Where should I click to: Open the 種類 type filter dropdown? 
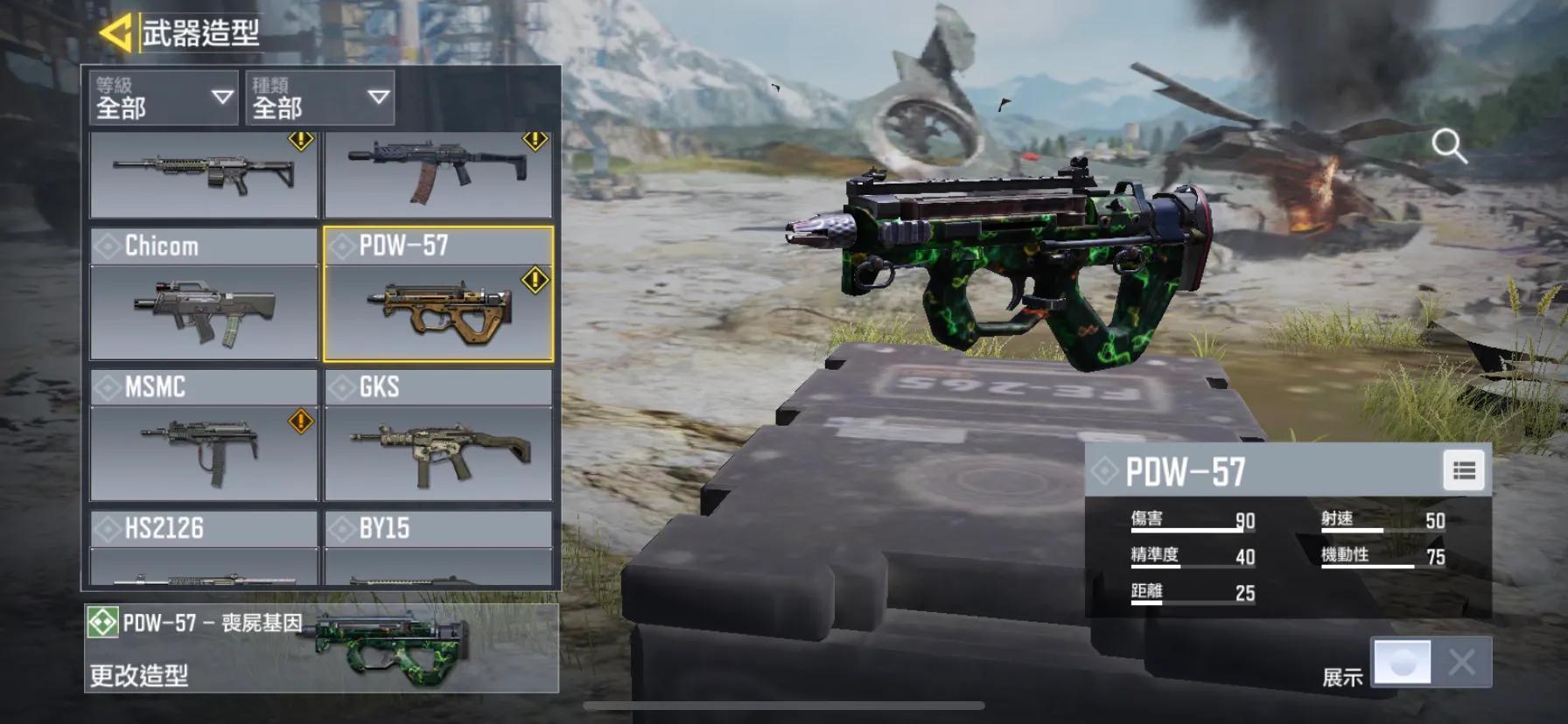[x=319, y=97]
